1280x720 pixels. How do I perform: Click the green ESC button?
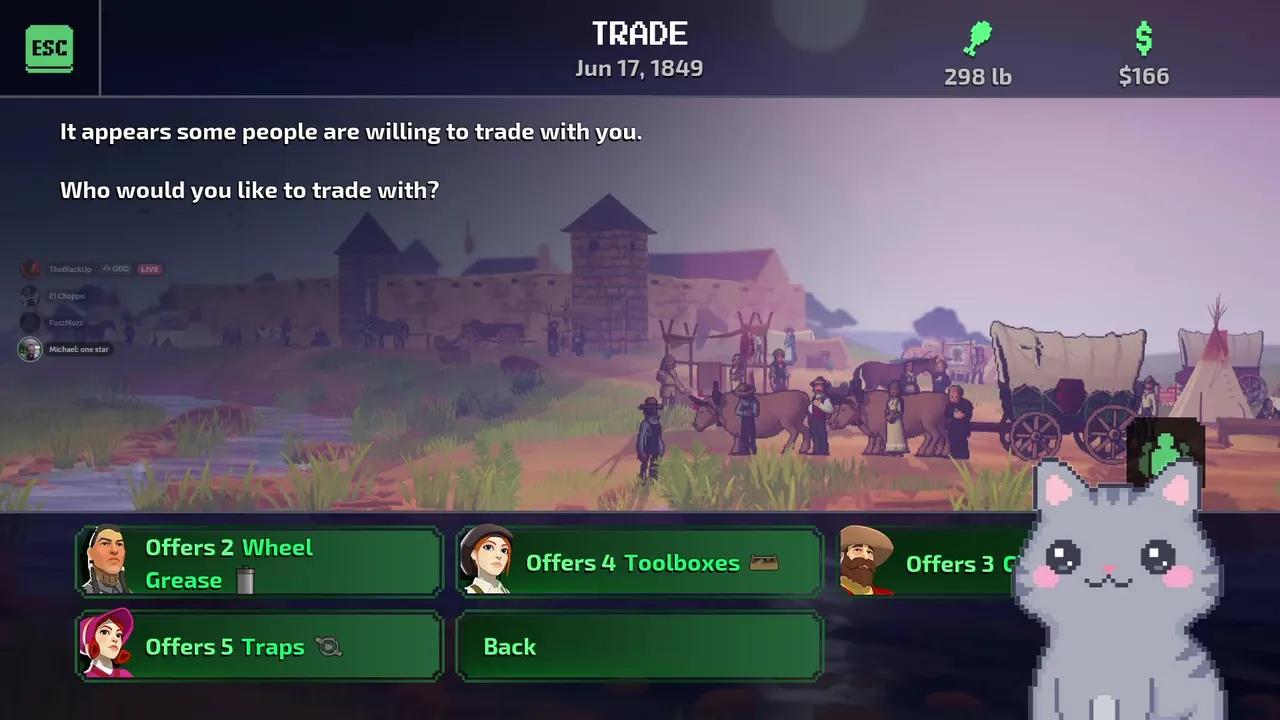click(49, 48)
